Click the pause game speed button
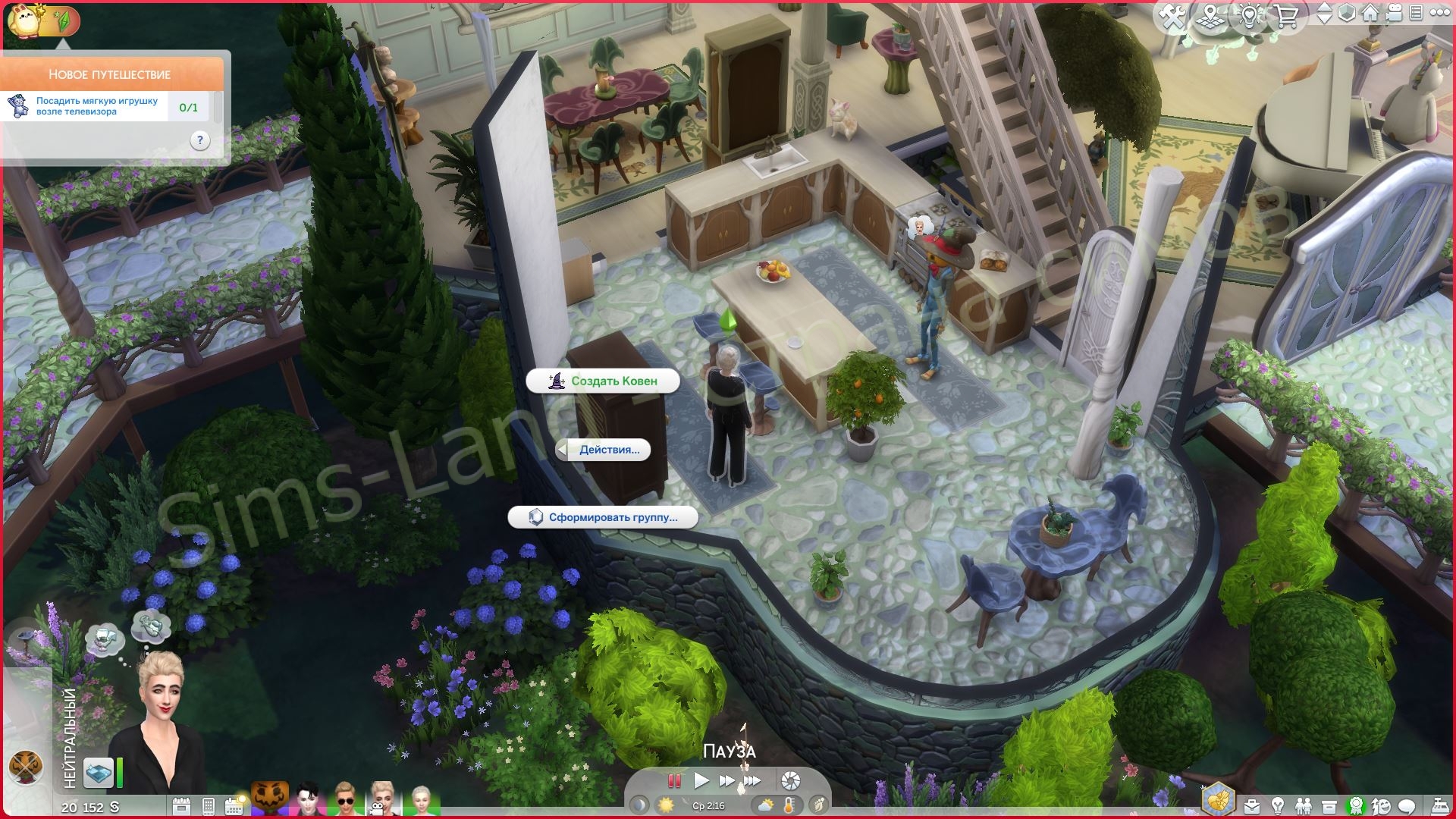1456x819 pixels. [673, 780]
